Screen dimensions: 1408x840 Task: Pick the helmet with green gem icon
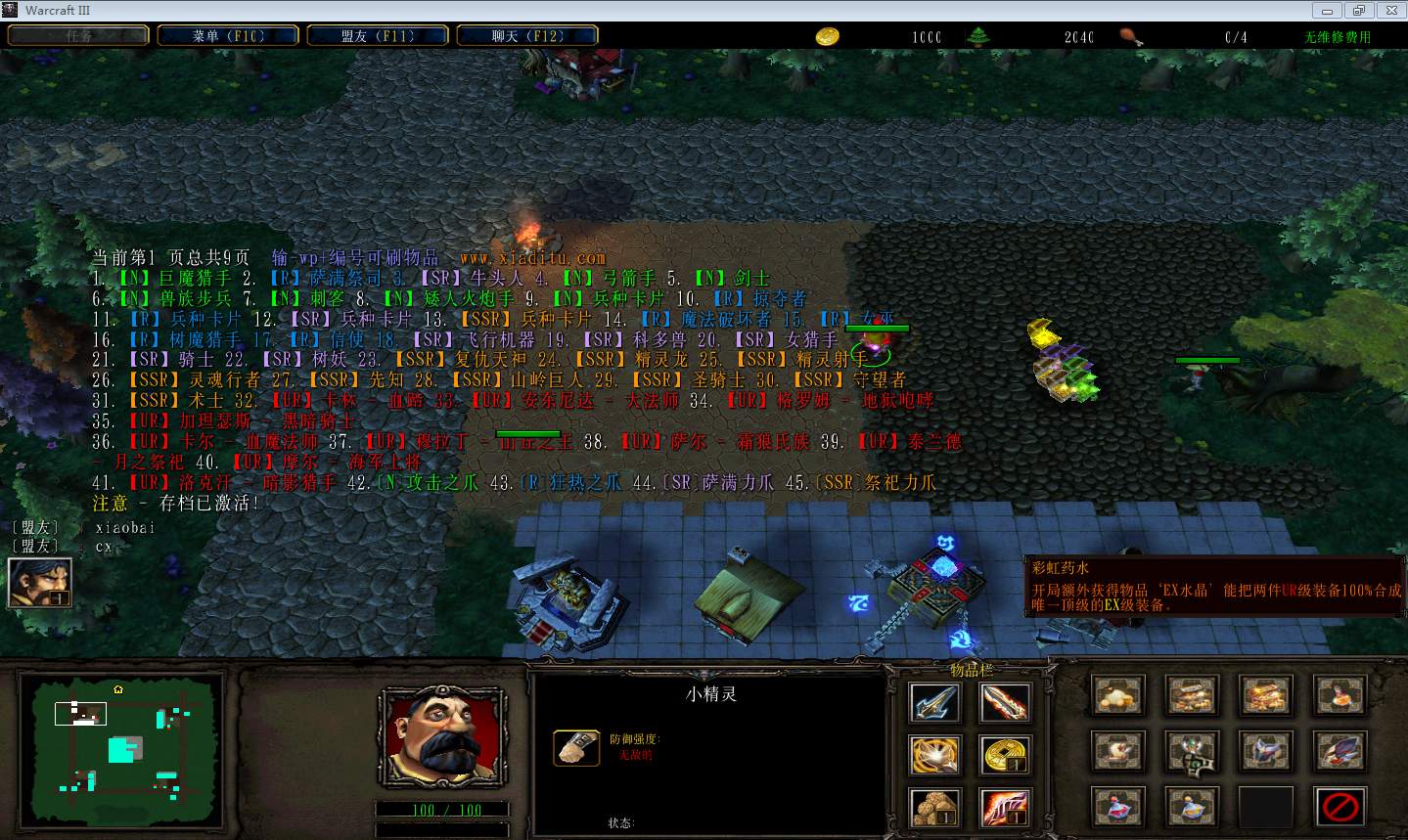pyautogui.click(x=1191, y=752)
